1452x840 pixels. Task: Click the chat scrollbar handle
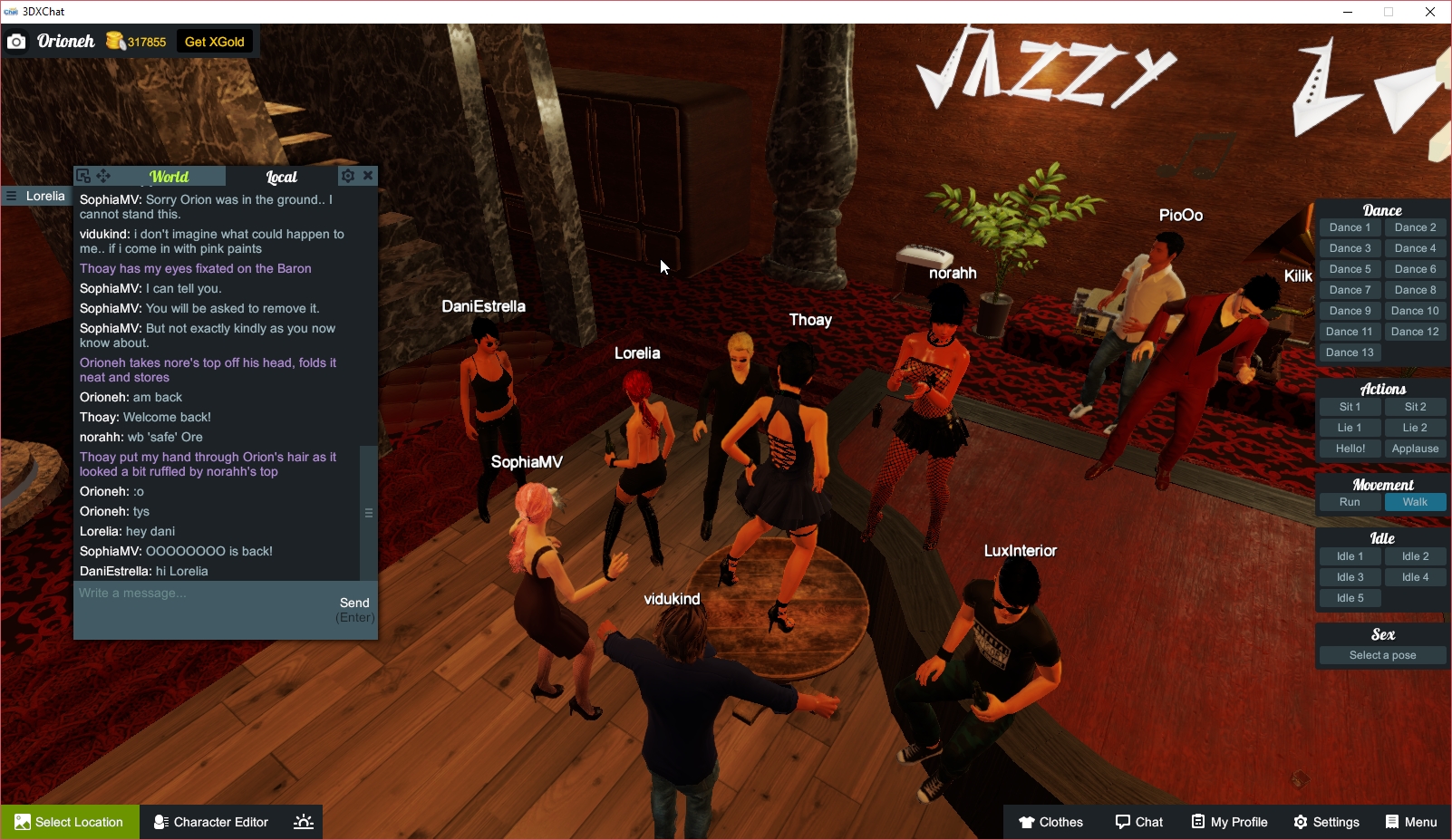pos(369,512)
